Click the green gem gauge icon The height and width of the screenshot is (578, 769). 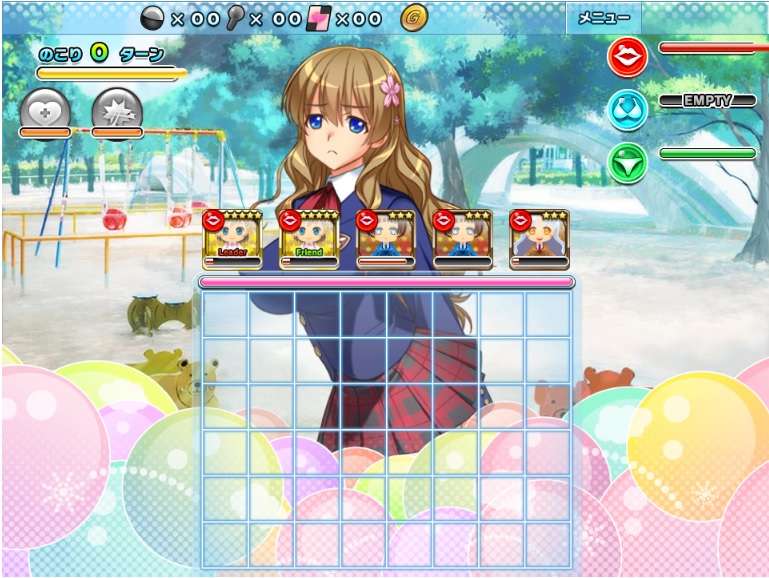(x=628, y=162)
